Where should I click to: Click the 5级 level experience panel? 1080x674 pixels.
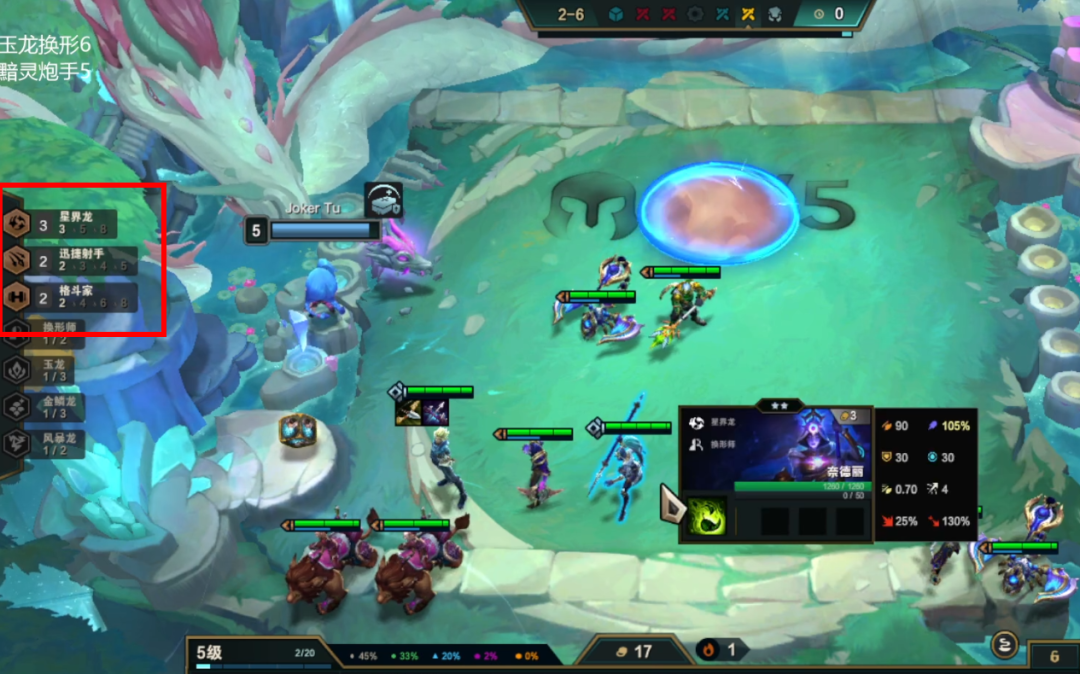[255, 654]
